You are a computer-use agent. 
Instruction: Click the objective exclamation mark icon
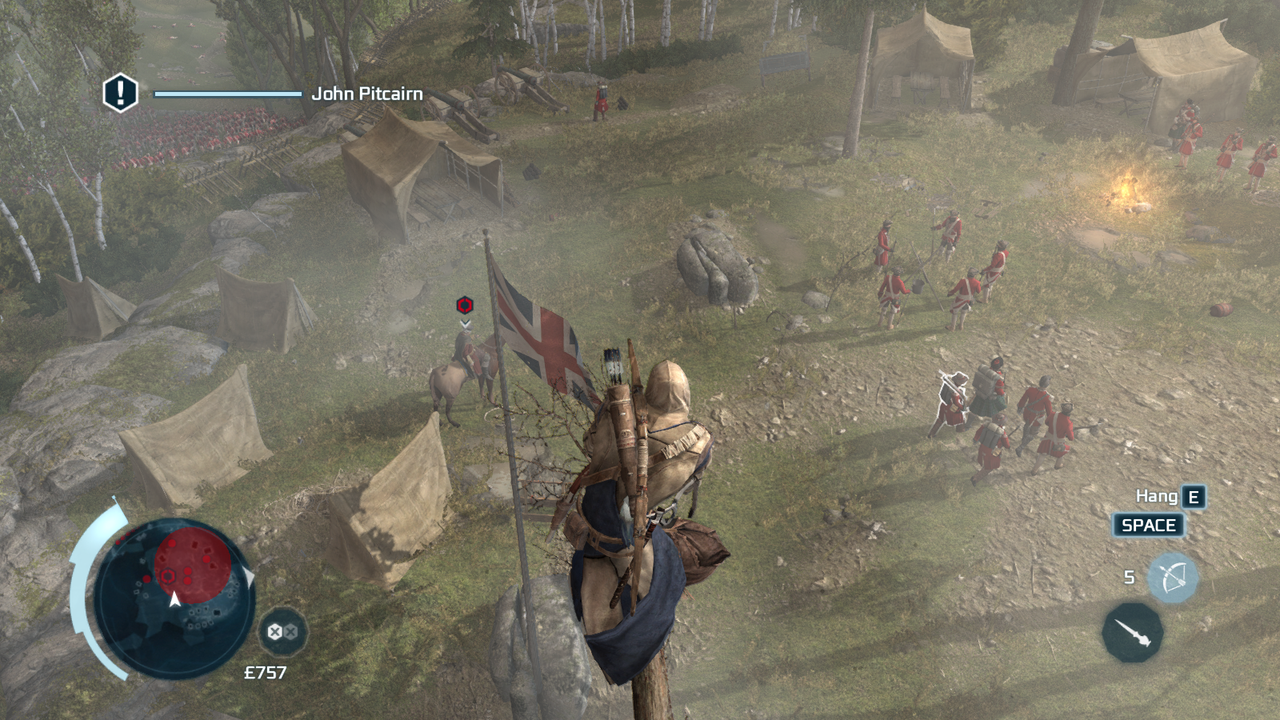coord(120,93)
